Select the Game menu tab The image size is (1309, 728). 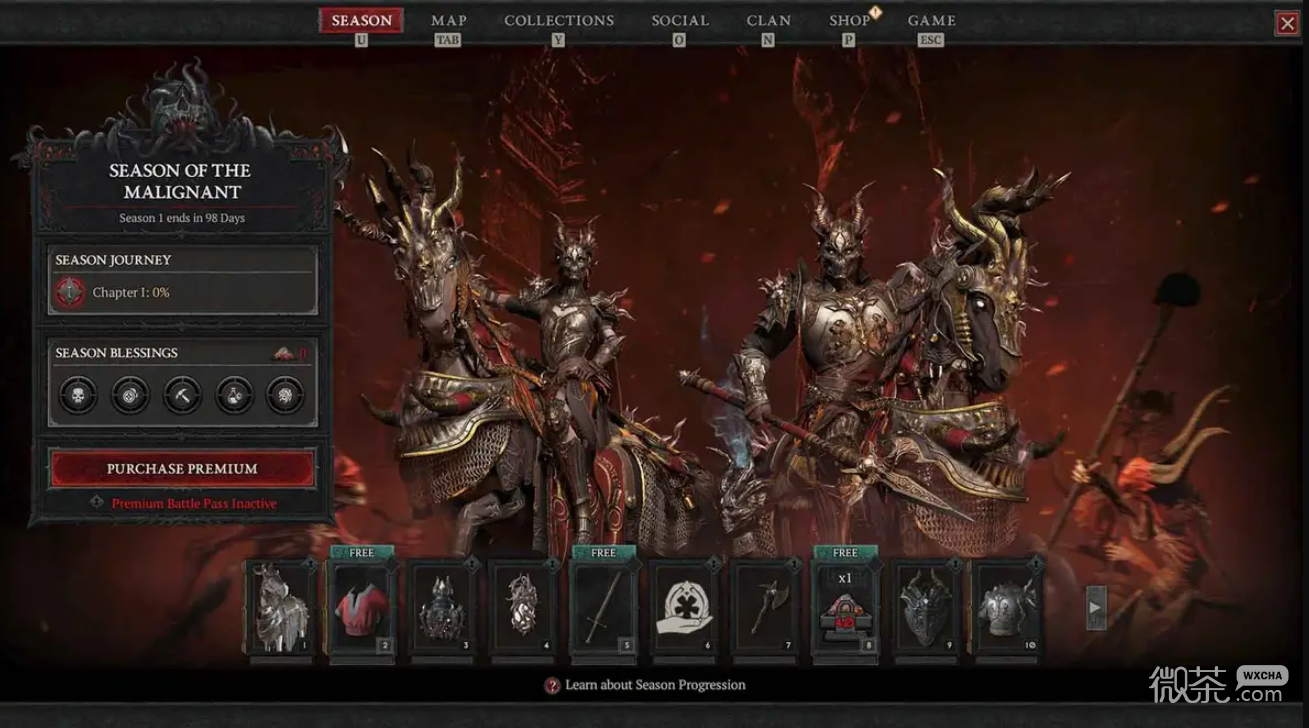point(931,21)
